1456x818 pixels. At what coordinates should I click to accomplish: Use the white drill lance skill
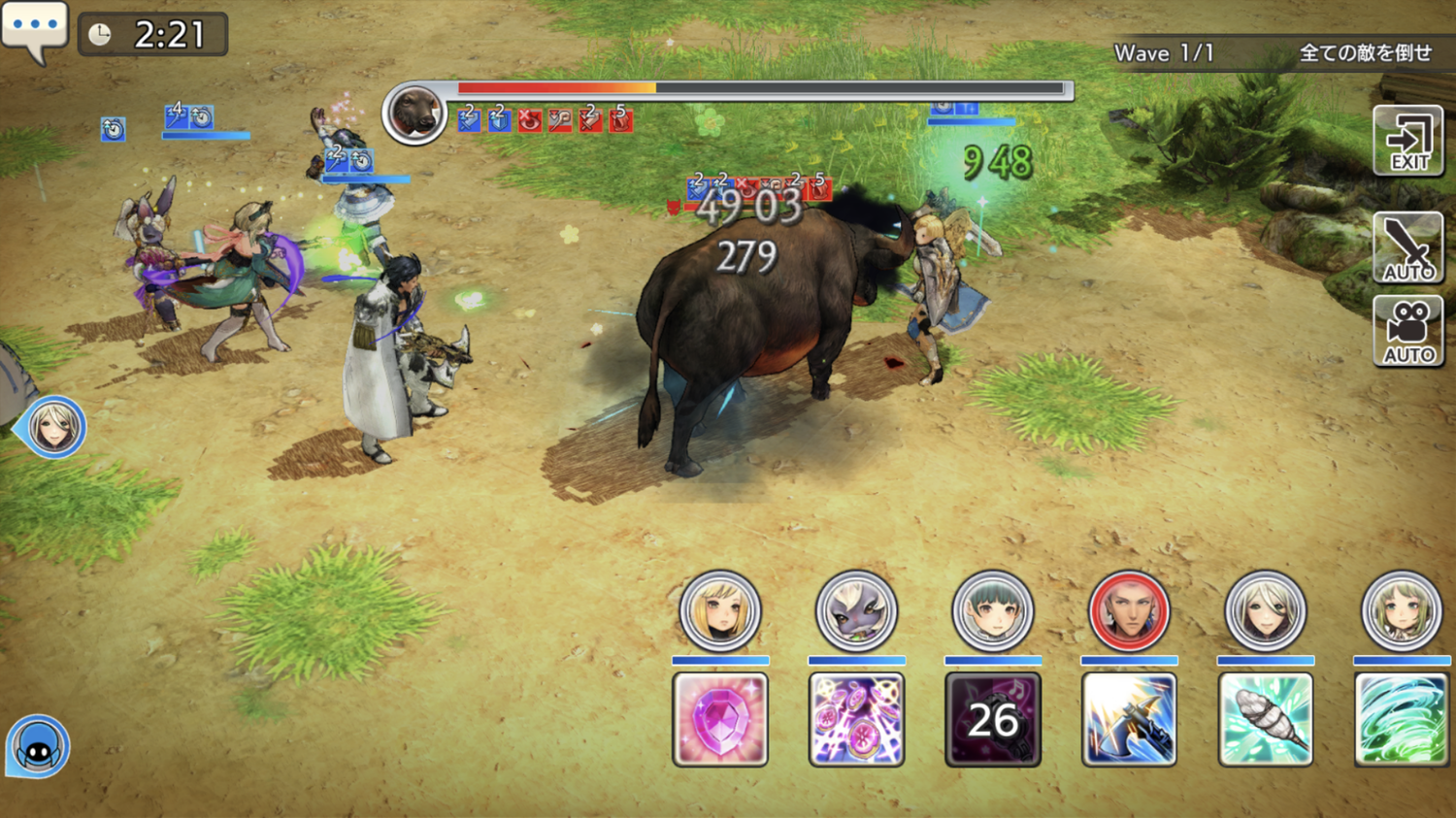[1265, 719]
